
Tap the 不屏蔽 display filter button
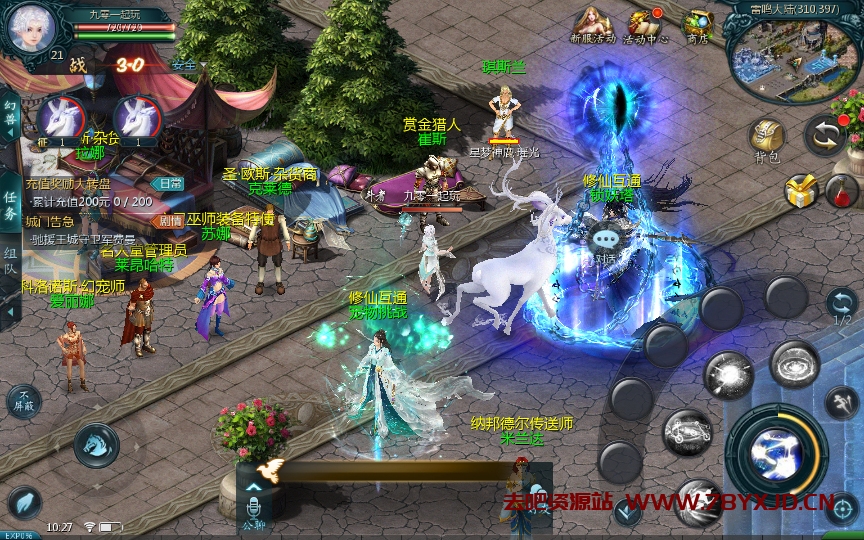24,402
